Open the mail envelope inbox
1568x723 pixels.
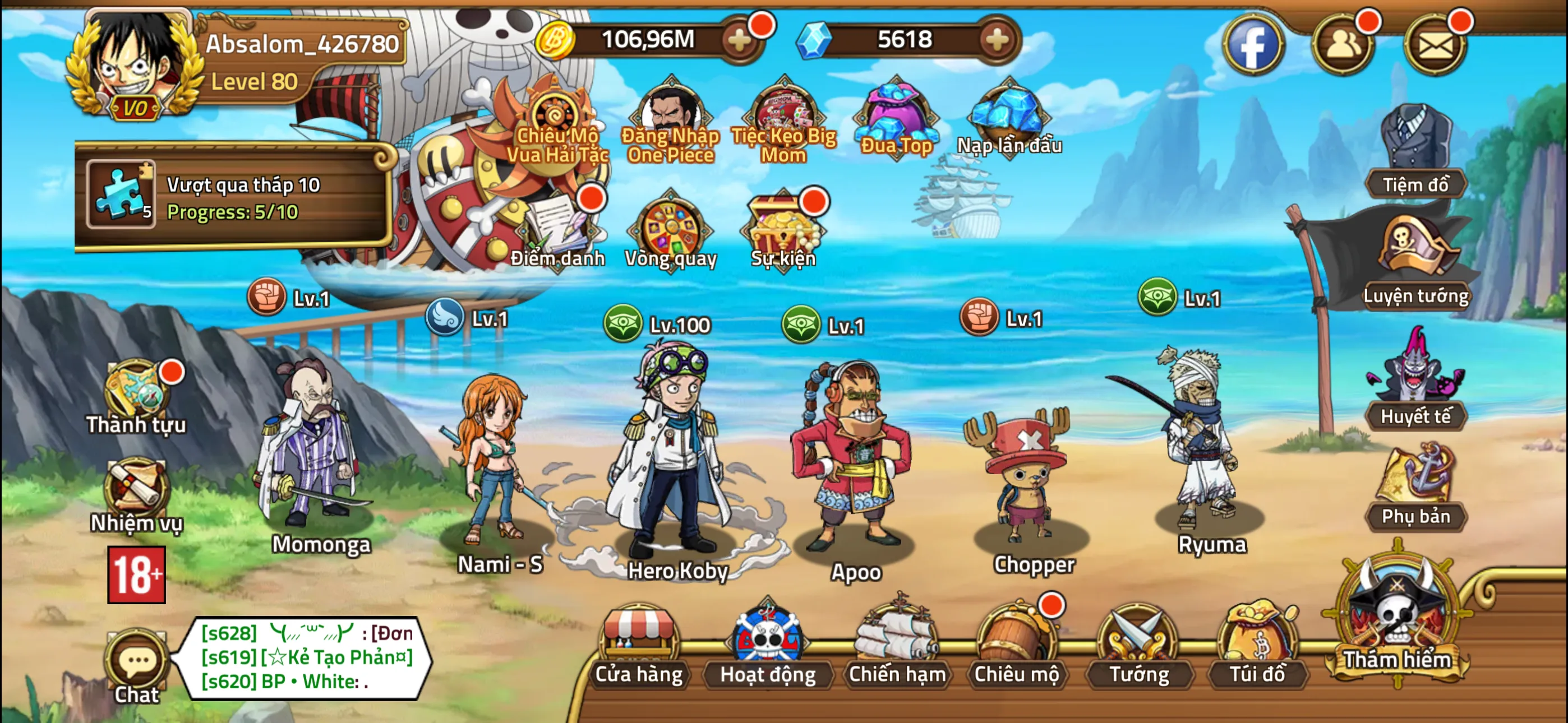(x=1435, y=44)
